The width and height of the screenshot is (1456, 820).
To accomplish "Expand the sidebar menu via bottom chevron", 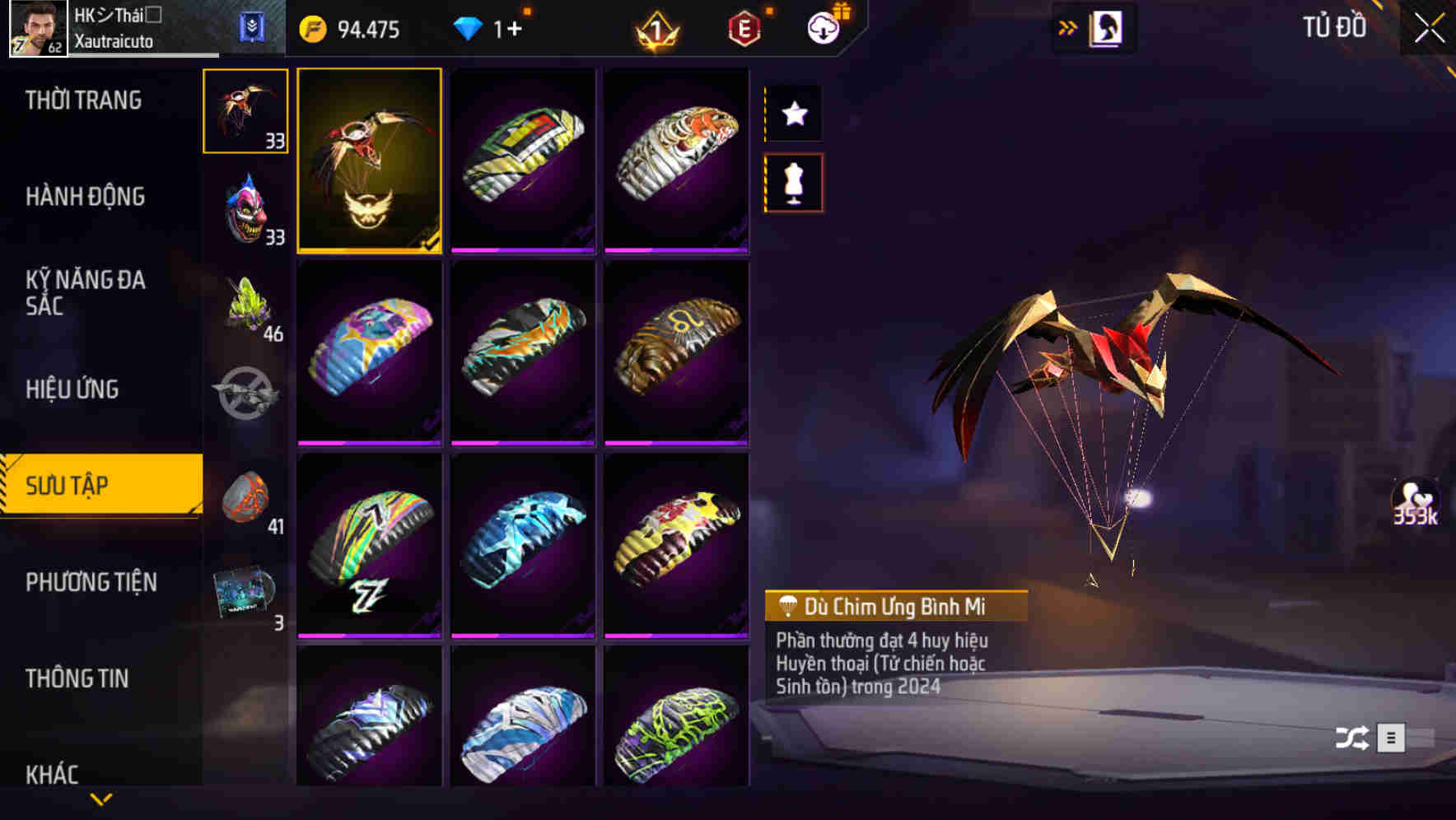I will [x=101, y=800].
